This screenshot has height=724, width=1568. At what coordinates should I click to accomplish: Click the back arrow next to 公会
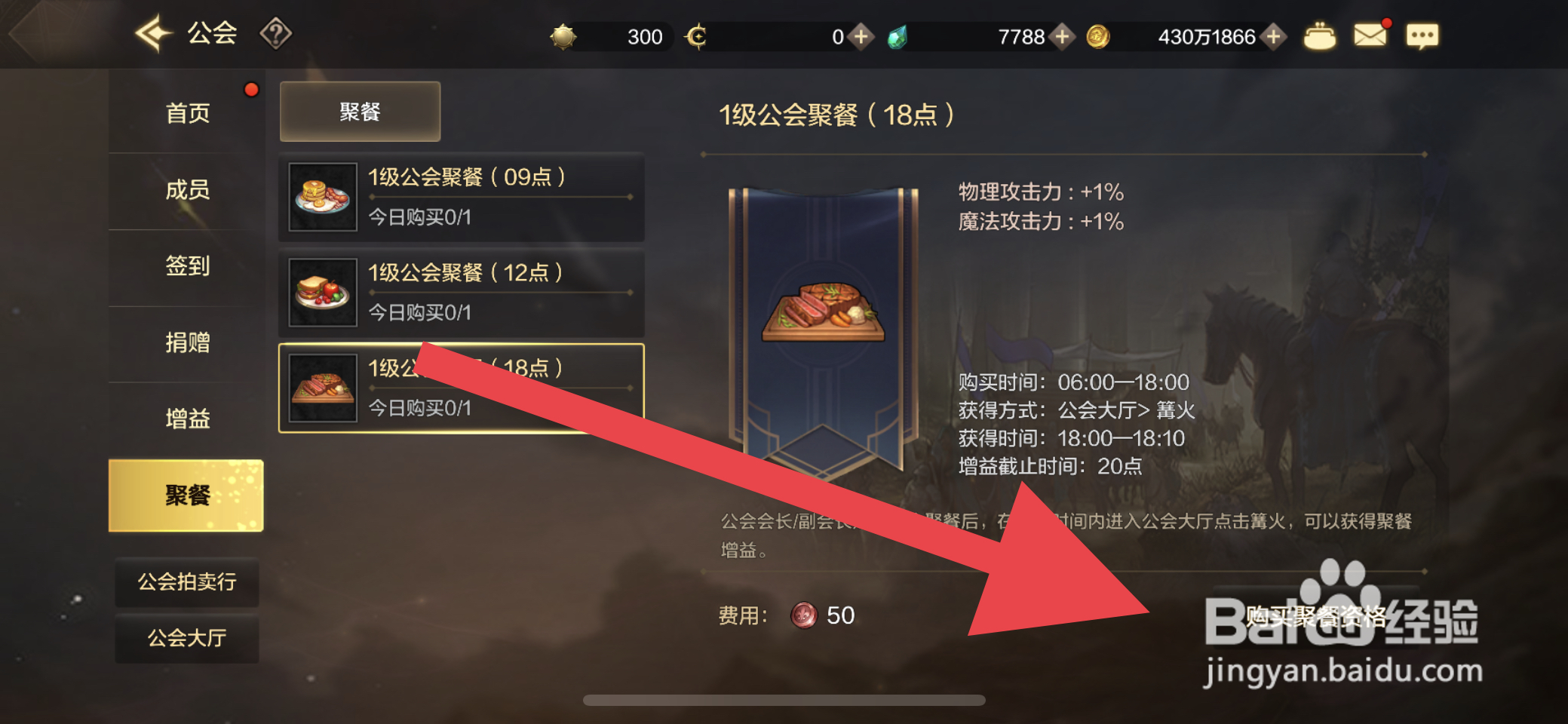pos(151,32)
